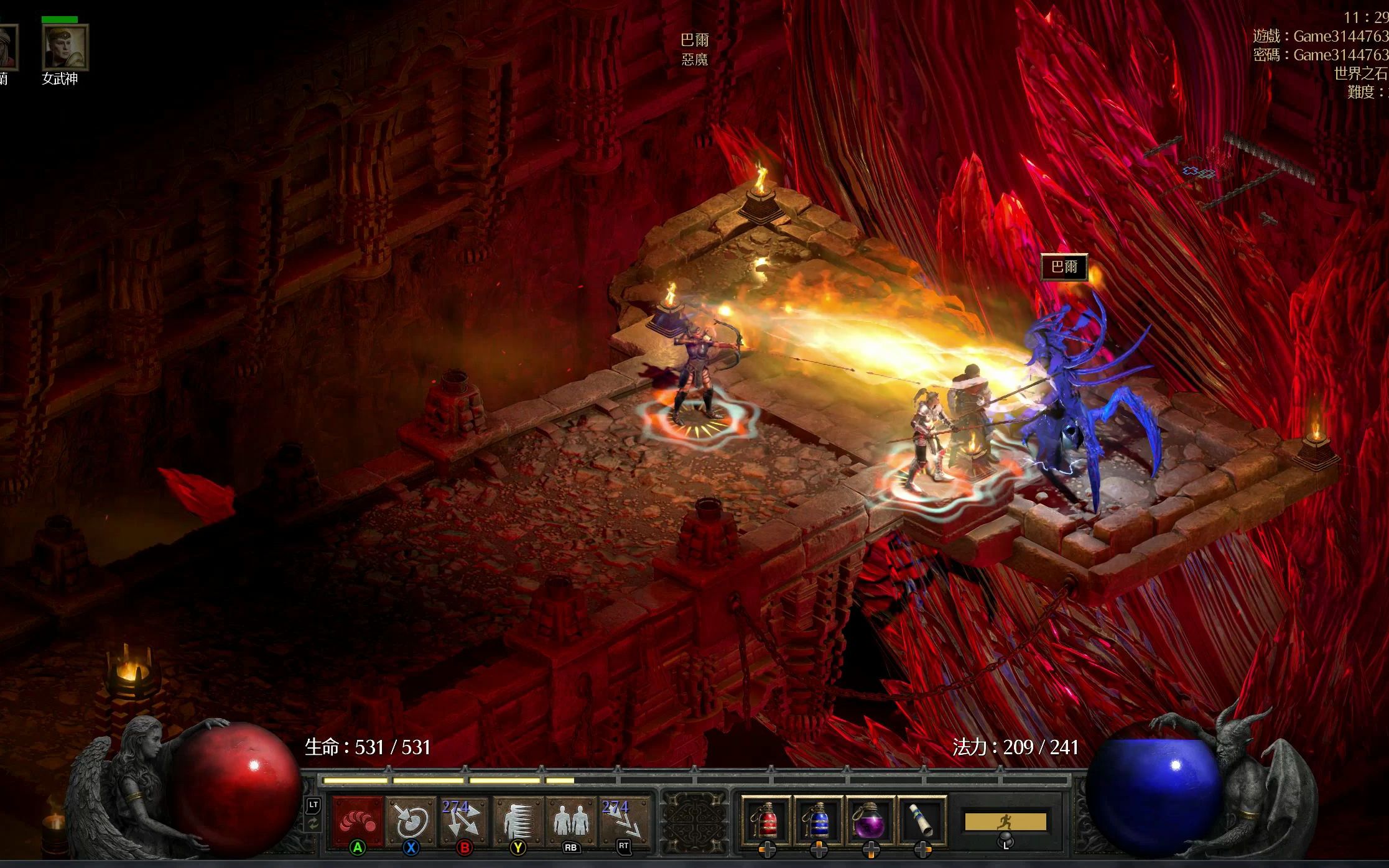The width and height of the screenshot is (1389, 868).
Task: Use the three-arrow spread skill
Action: point(464,821)
